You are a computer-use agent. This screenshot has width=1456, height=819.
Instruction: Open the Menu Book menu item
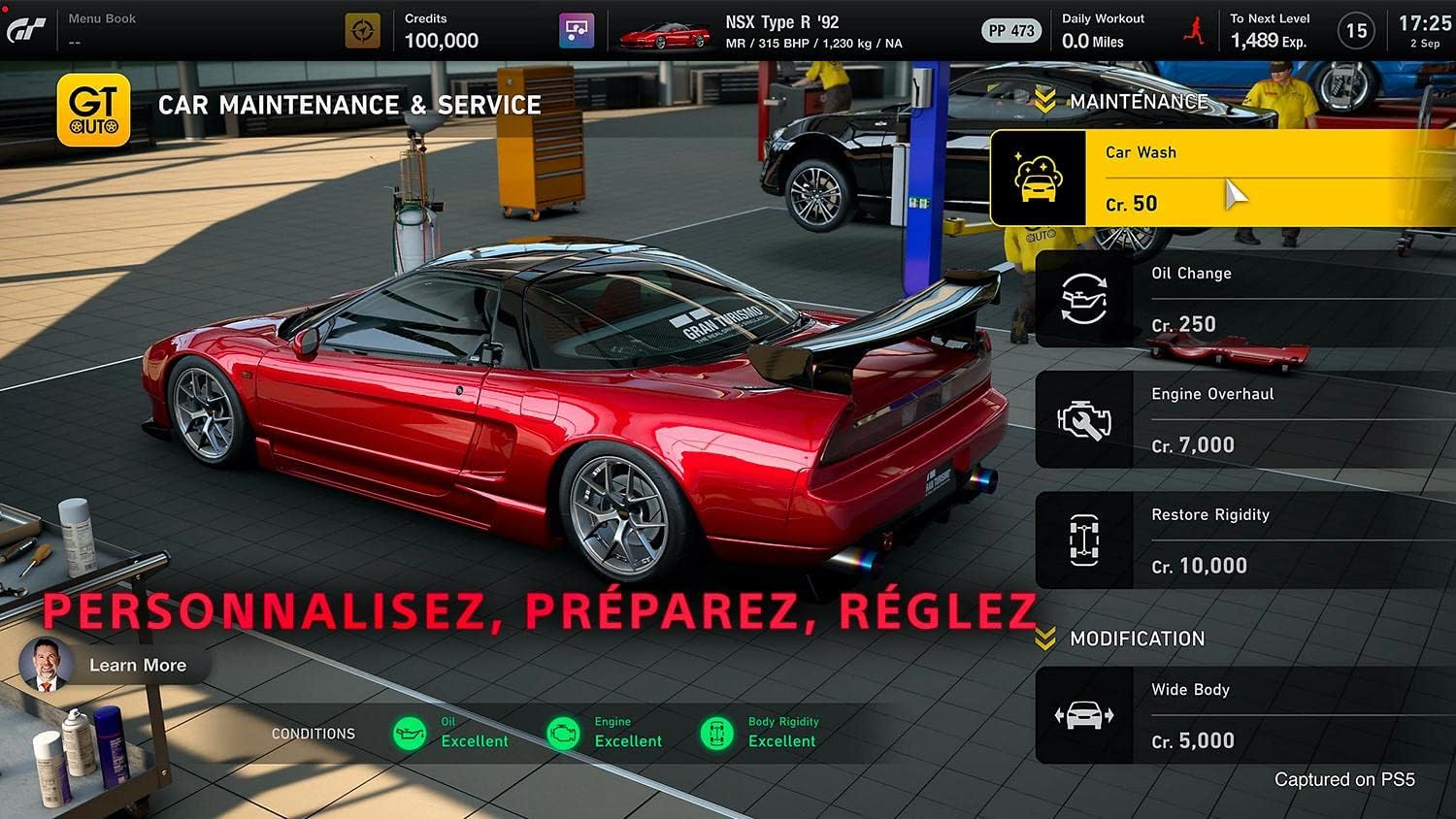(101, 17)
